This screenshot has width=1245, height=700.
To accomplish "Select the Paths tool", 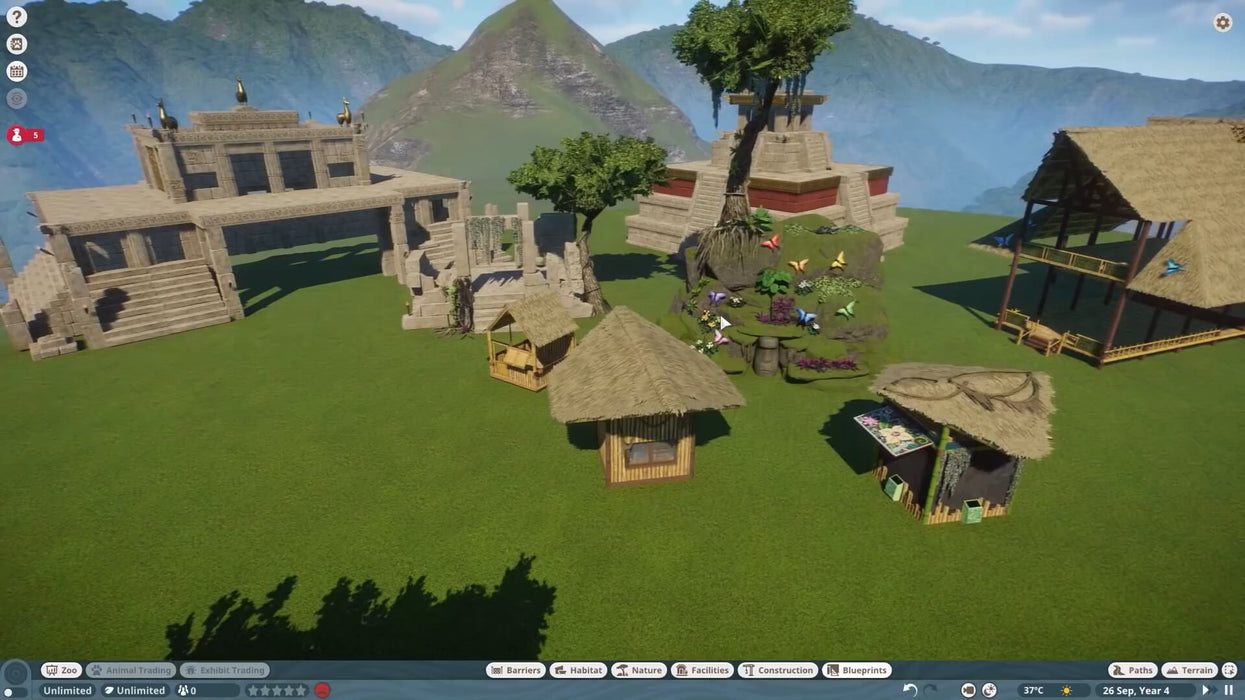I will click(x=1133, y=670).
